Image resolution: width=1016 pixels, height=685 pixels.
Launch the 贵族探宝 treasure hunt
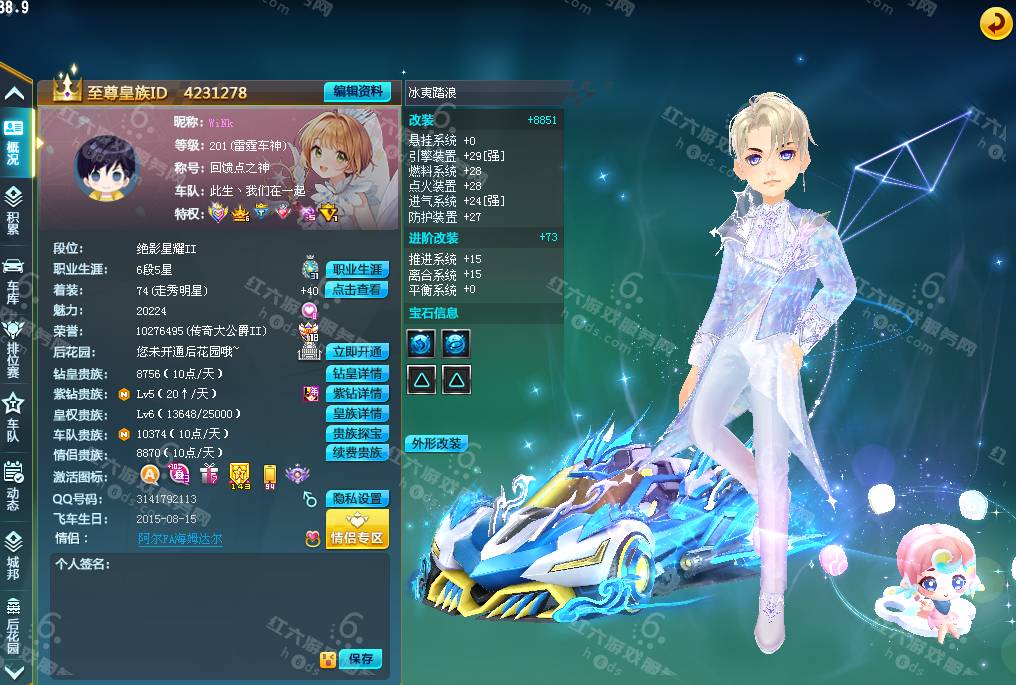(357, 434)
